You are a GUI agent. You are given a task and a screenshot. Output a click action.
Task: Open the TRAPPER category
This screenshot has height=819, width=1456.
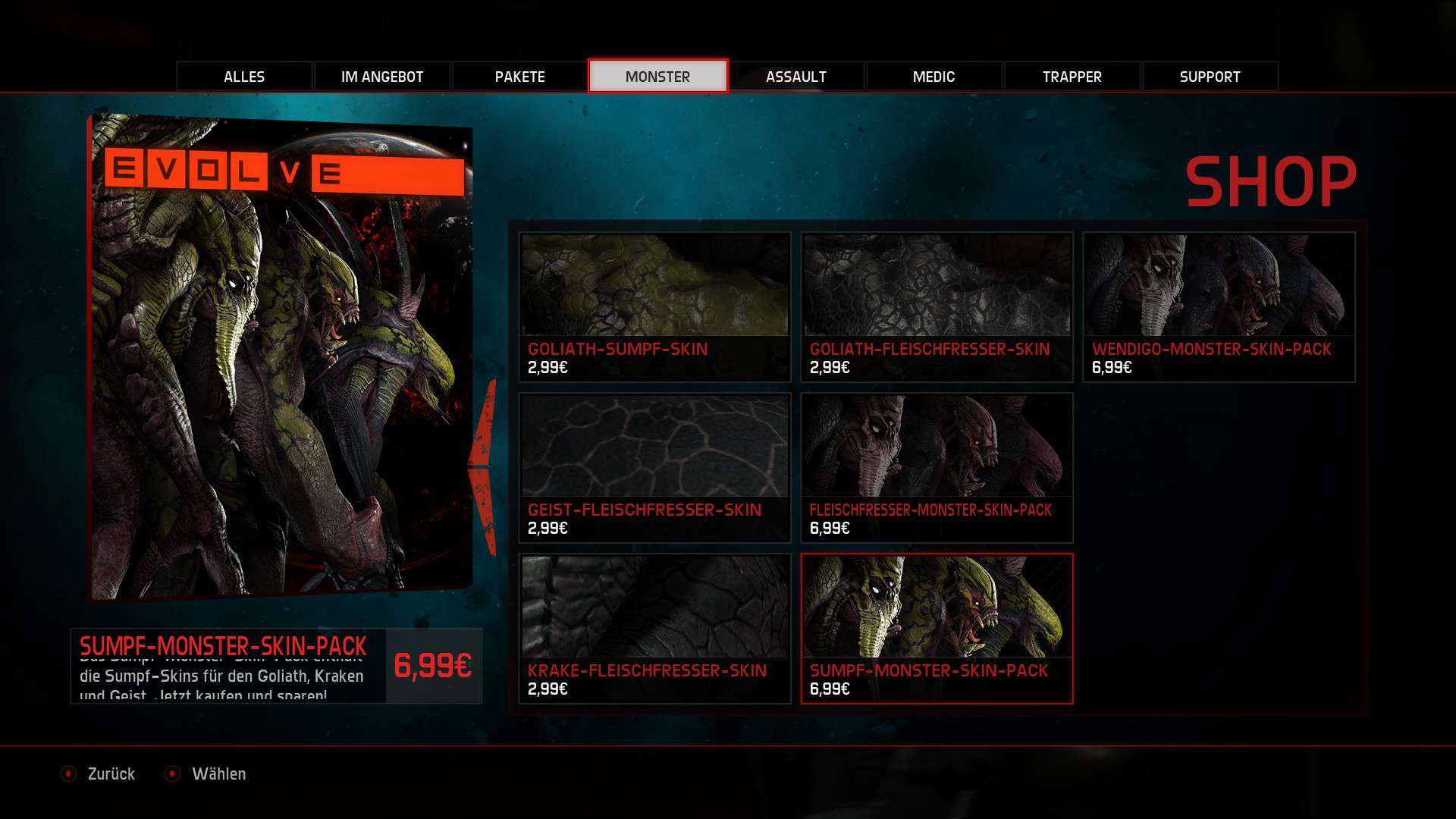click(1072, 77)
